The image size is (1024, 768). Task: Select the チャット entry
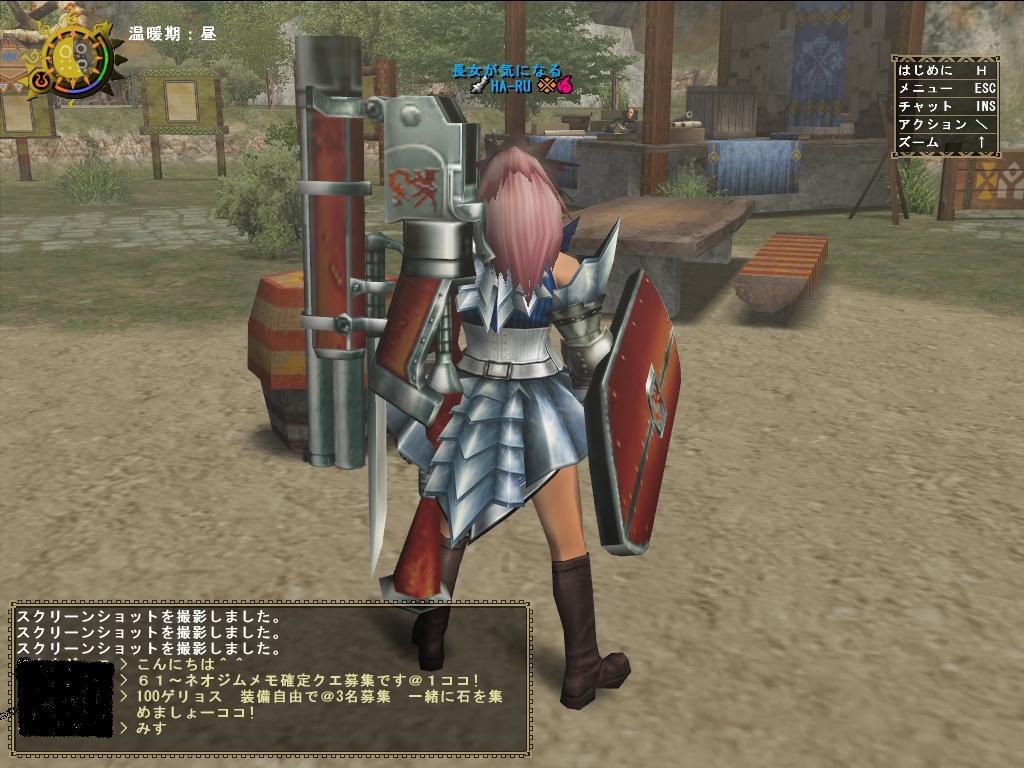(x=944, y=106)
